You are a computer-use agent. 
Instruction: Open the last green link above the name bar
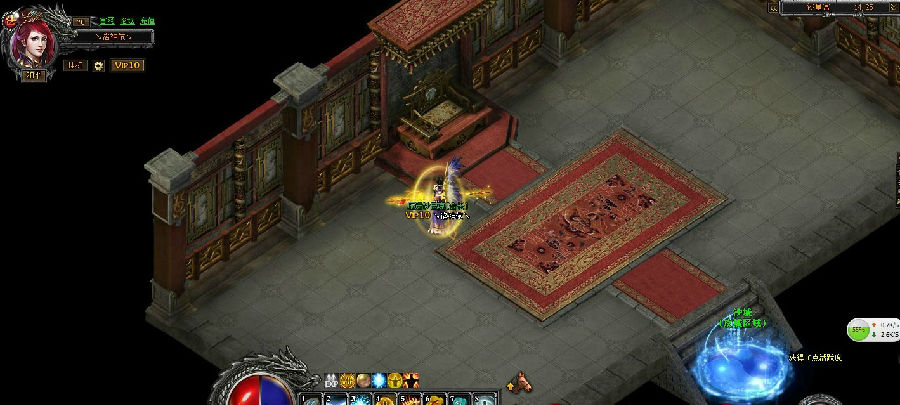pos(147,20)
